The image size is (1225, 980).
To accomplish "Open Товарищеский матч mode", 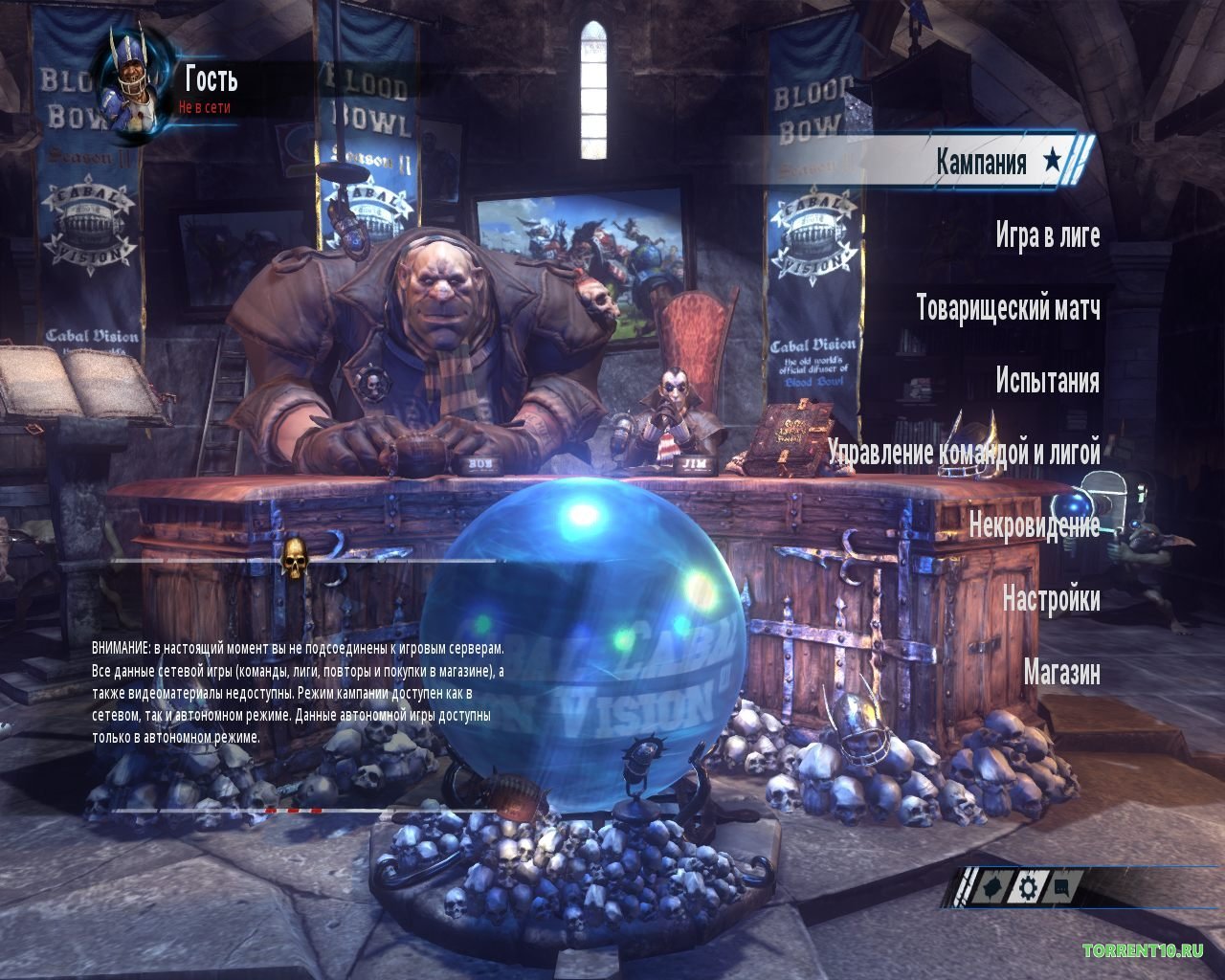I will tap(1011, 309).
